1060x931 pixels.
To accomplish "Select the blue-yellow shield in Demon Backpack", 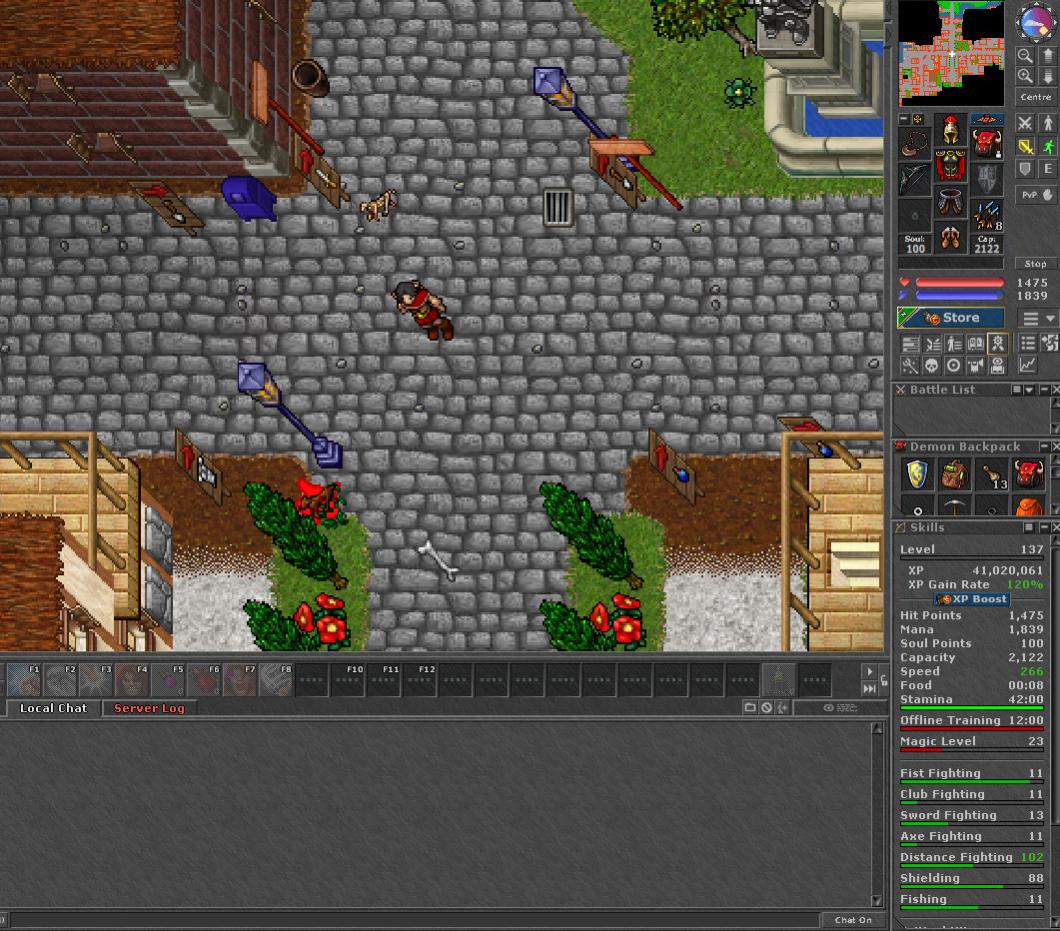I will 918,474.
